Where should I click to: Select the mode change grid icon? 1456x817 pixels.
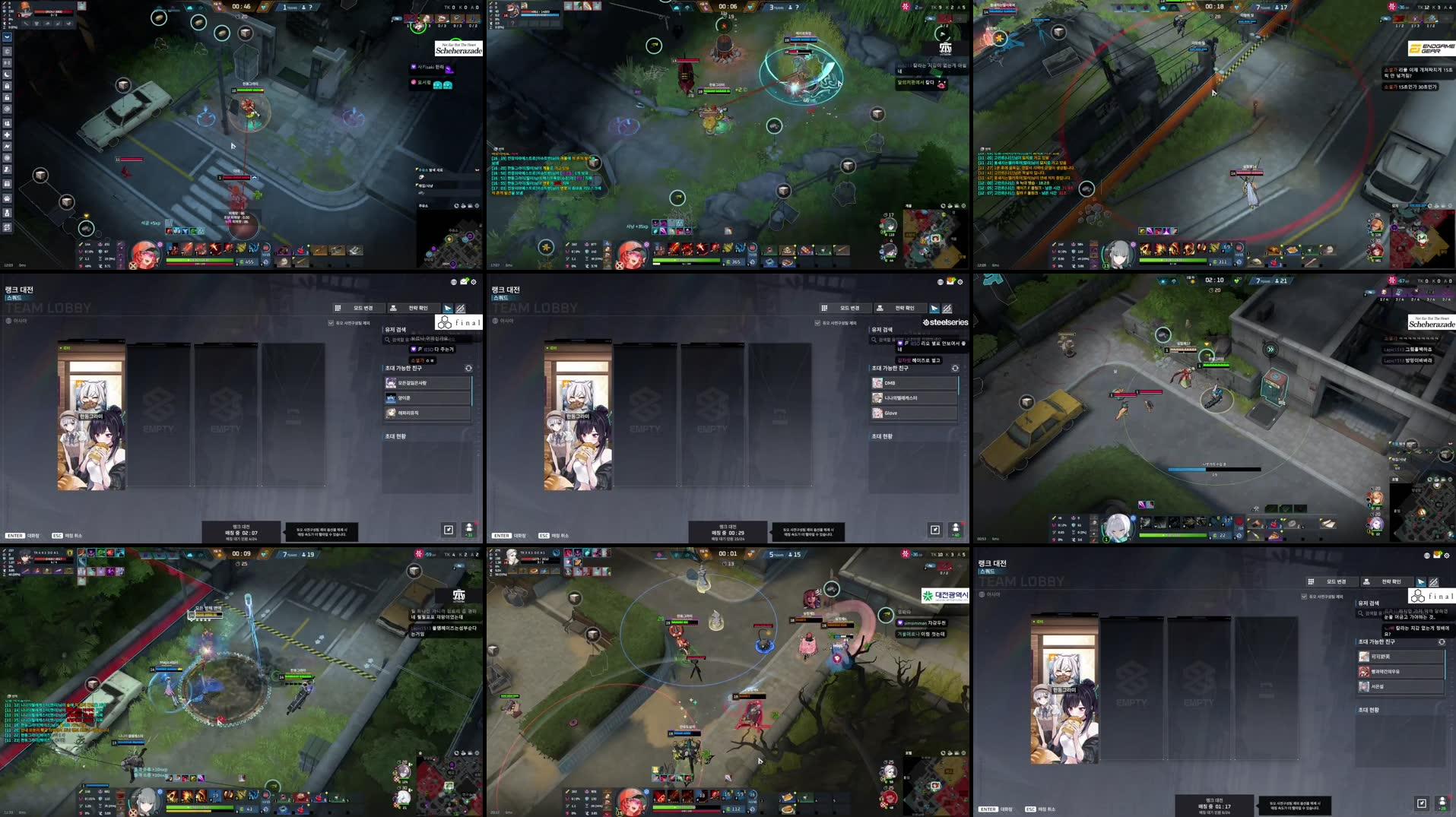[337, 309]
